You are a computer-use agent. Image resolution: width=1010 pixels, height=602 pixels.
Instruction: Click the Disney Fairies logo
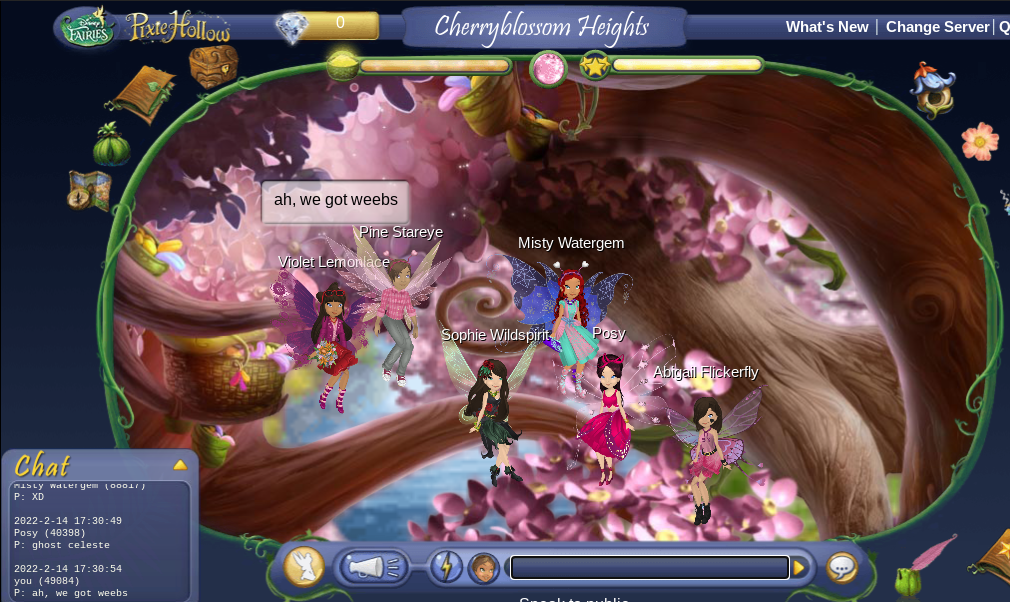click(88, 27)
